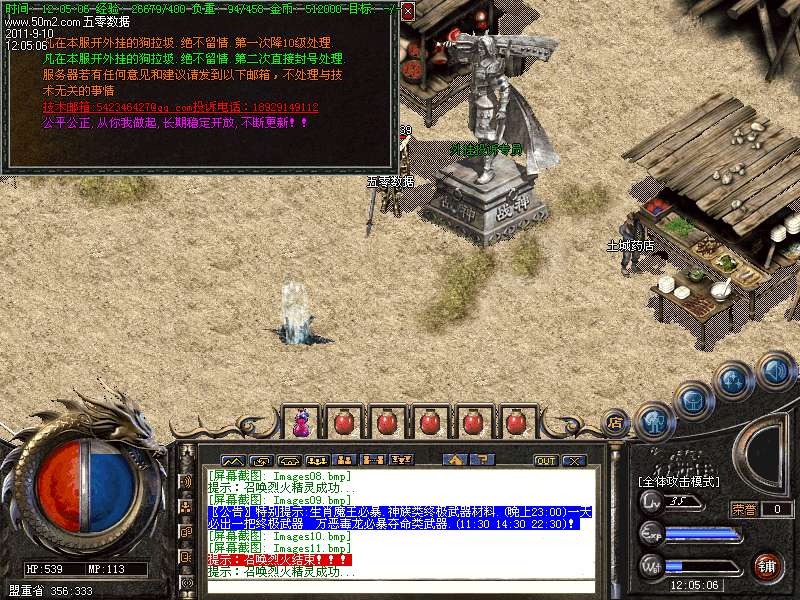Click the chat text input field
Image resolution: width=800 pixels, height=600 pixels.
[400, 588]
